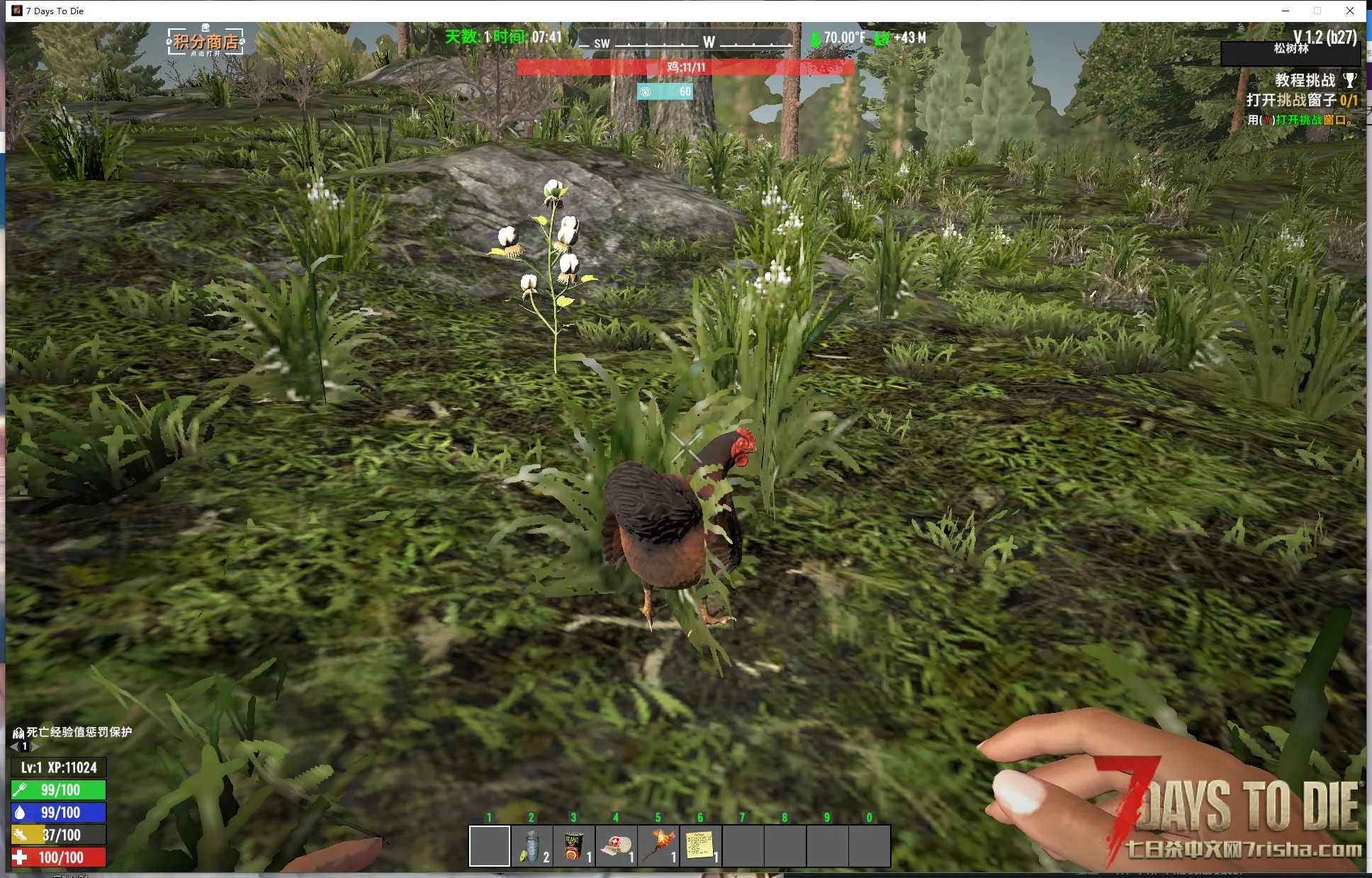Select the yellow note hotbar slot
Image resolution: width=1372 pixels, height=878 pixels.
click(x=700, y=846)
